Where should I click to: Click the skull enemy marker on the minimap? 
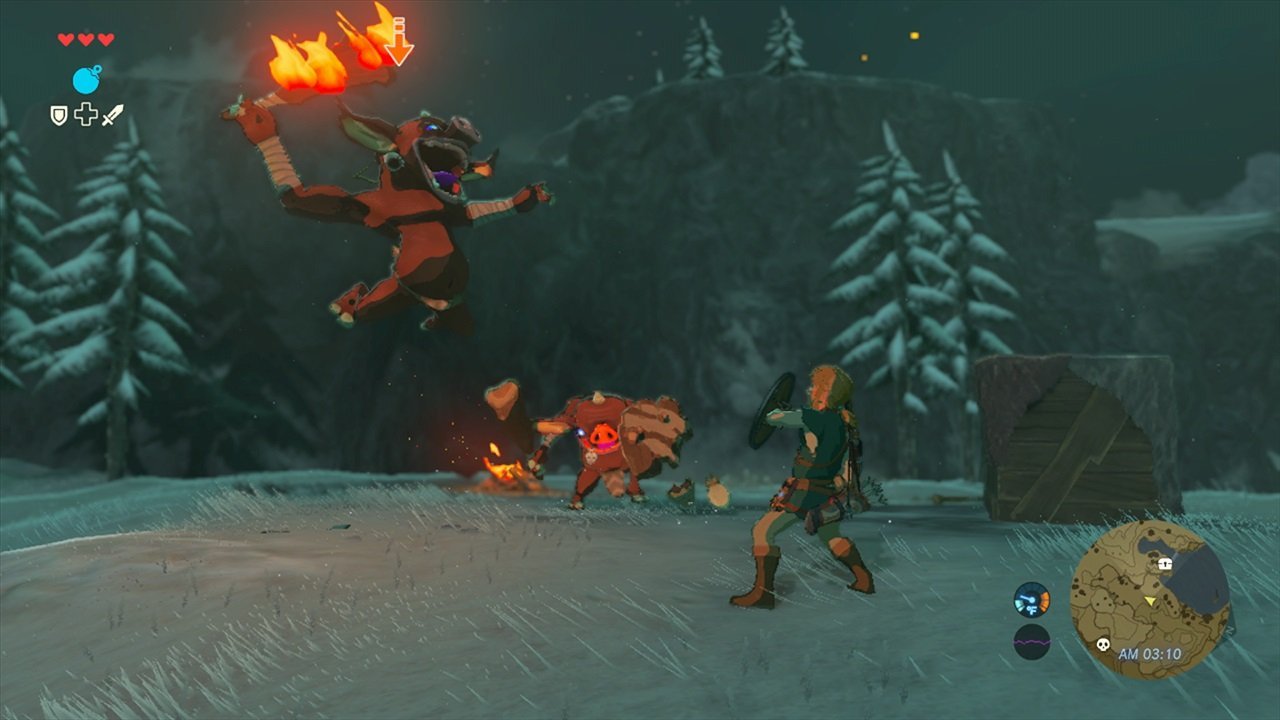click(1104, 645)
